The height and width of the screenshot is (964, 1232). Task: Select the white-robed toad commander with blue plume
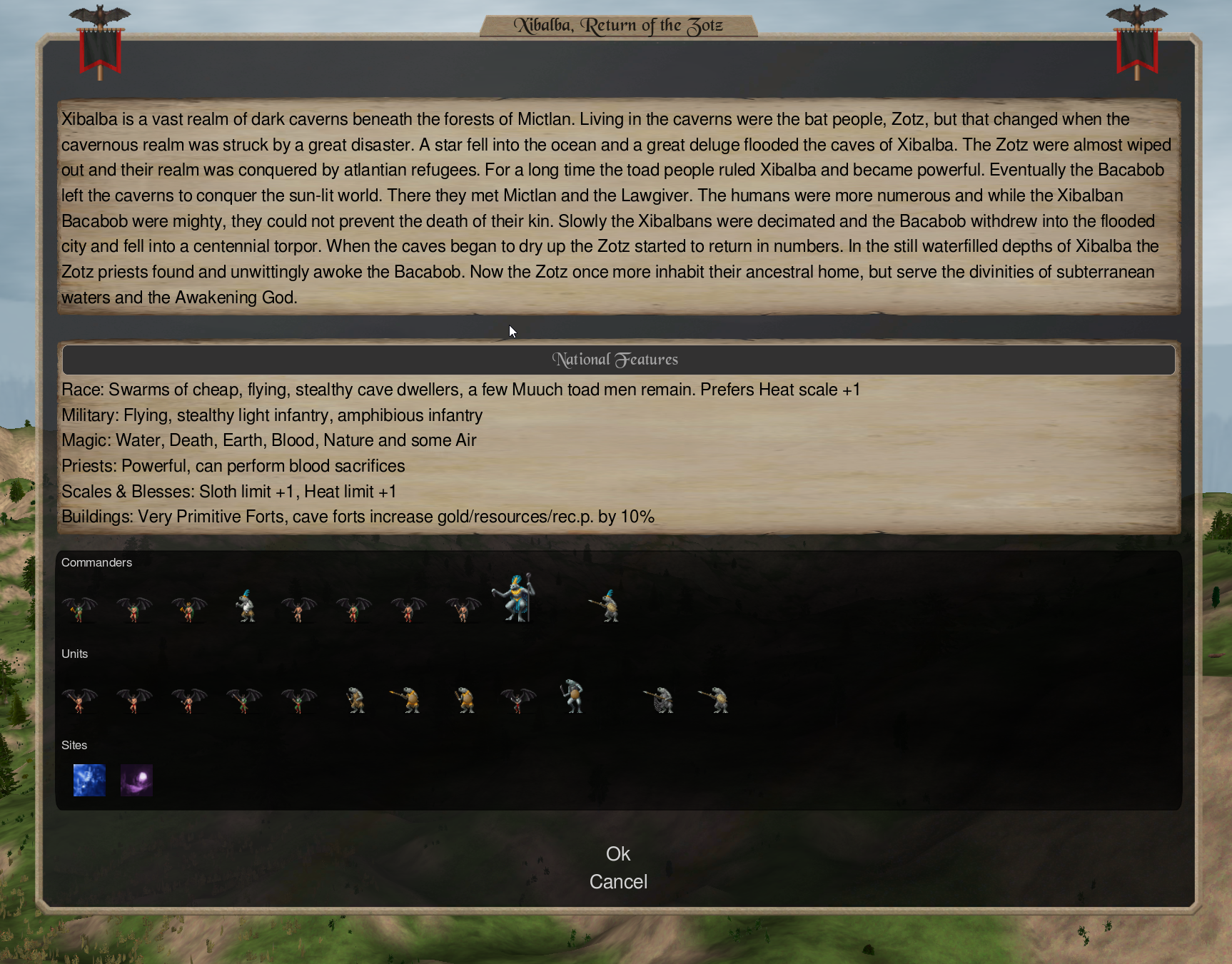(246, 607)
